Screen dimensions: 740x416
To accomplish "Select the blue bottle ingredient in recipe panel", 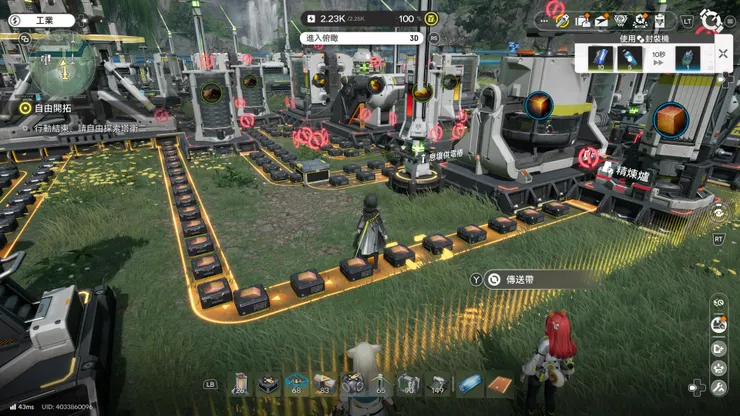I will point(630,58).
